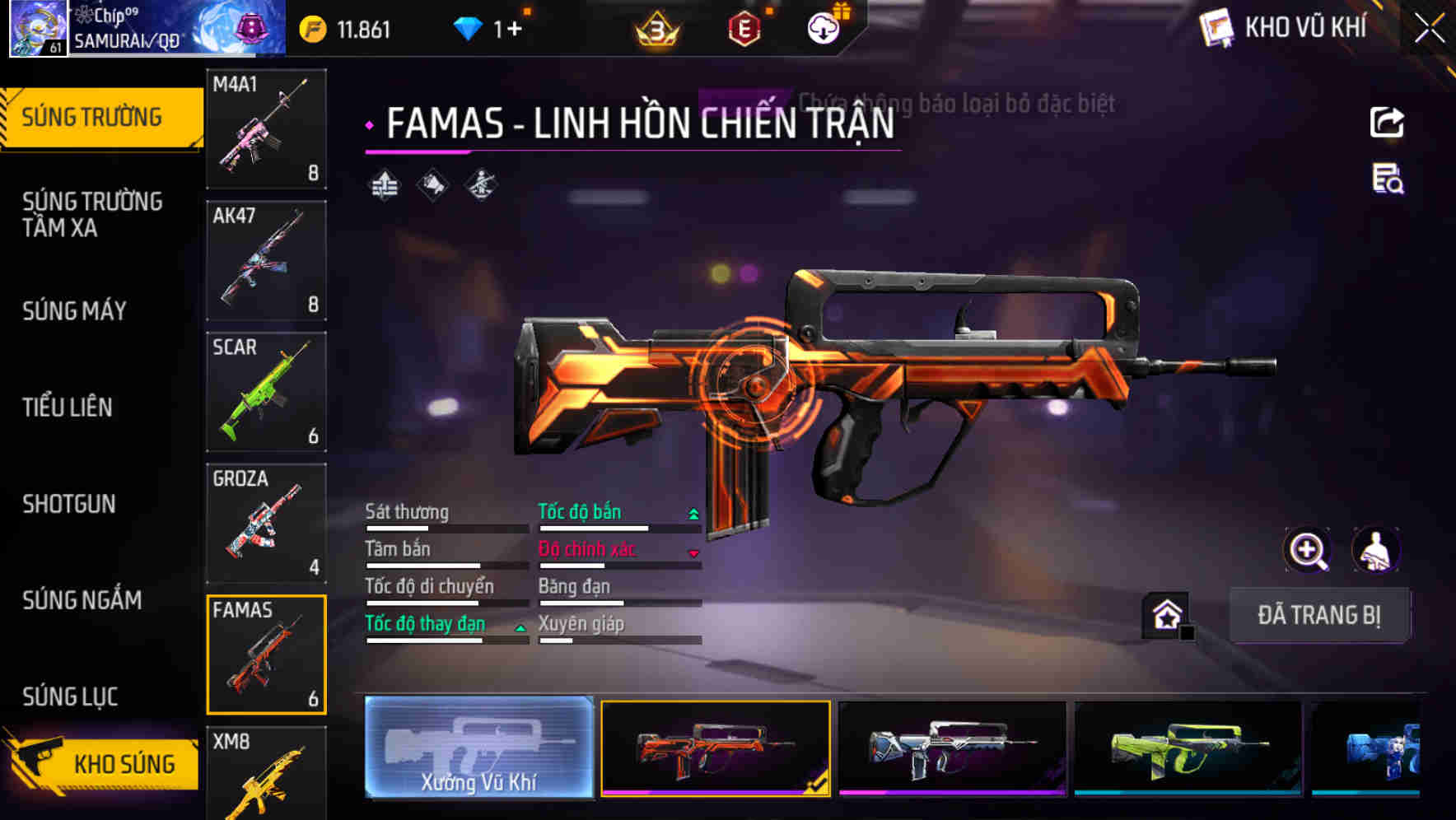
Task: Add diamonds with the plus button
Action: tap(515, 30)
